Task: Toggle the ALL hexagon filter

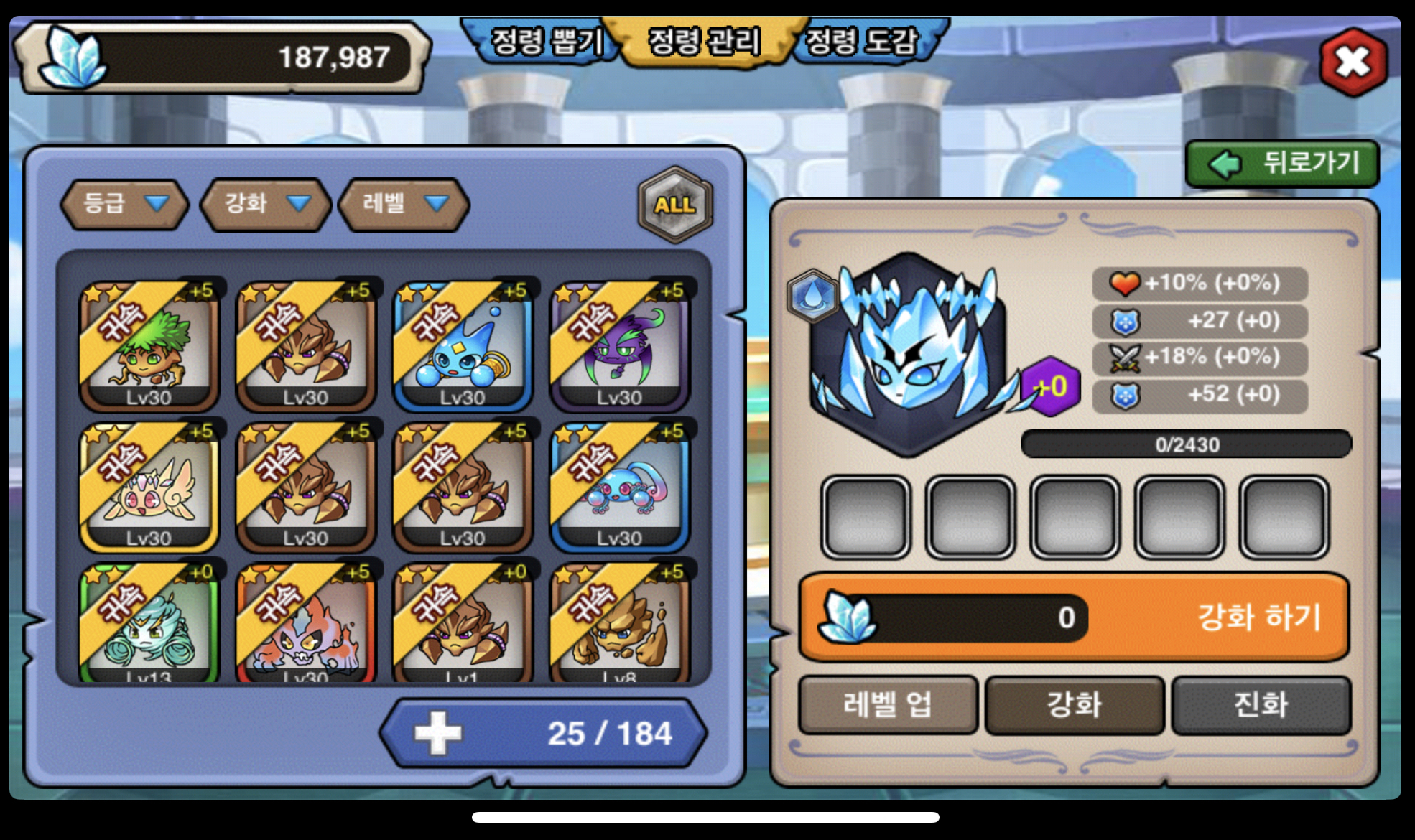Action: (674, 205)
